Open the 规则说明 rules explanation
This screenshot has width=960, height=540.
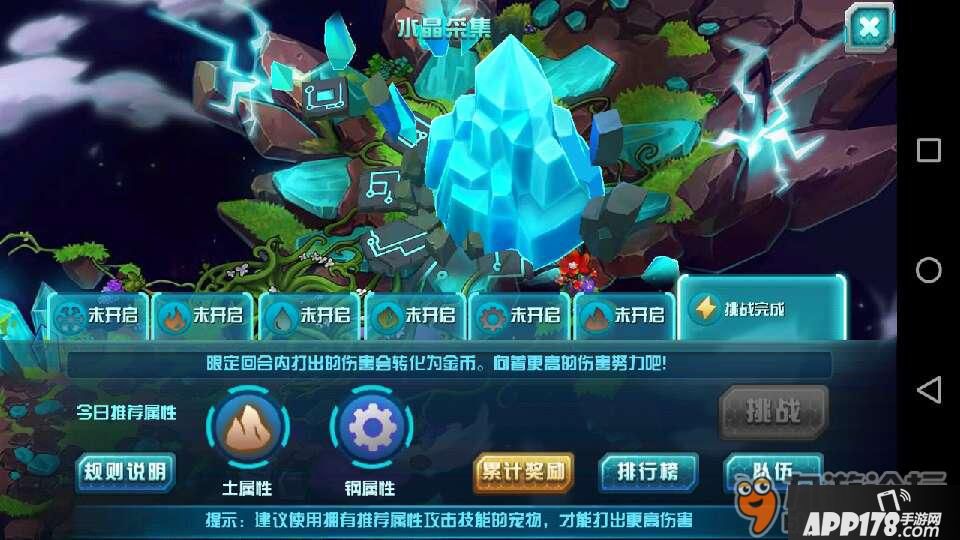click(126, 470)
